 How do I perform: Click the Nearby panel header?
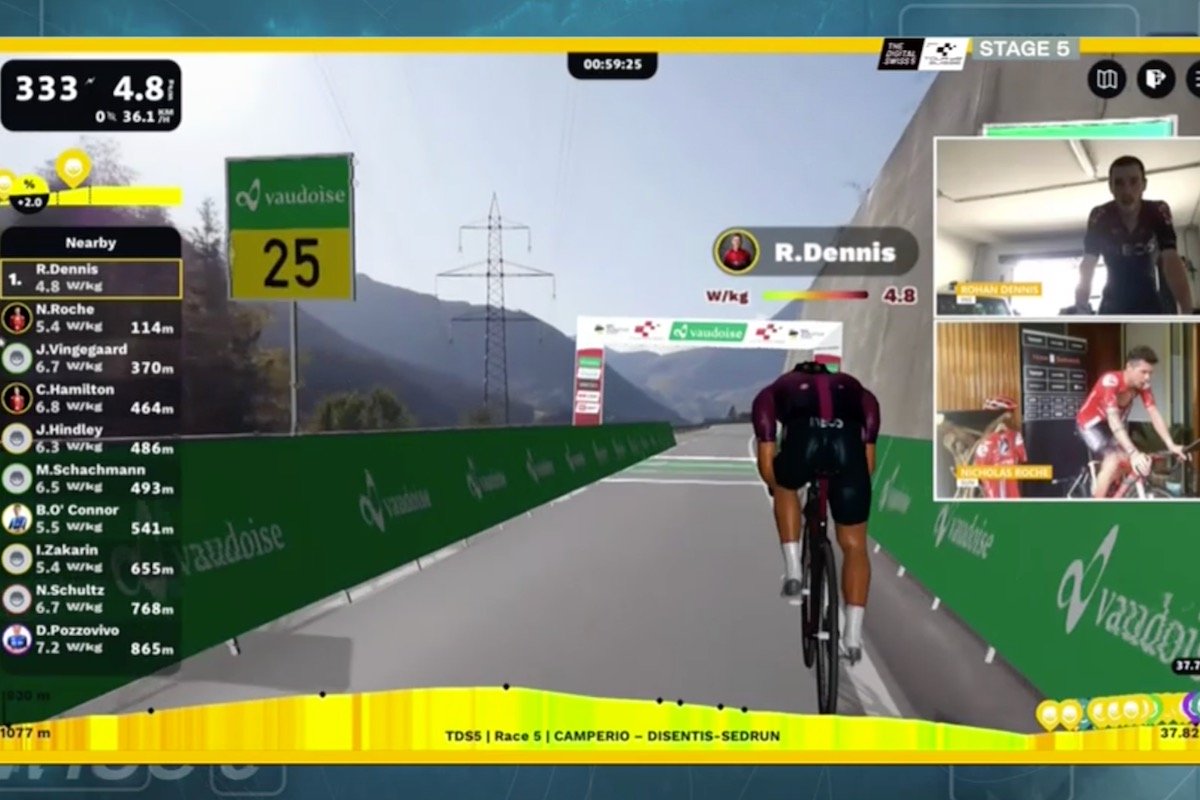(x=91, y=242)
